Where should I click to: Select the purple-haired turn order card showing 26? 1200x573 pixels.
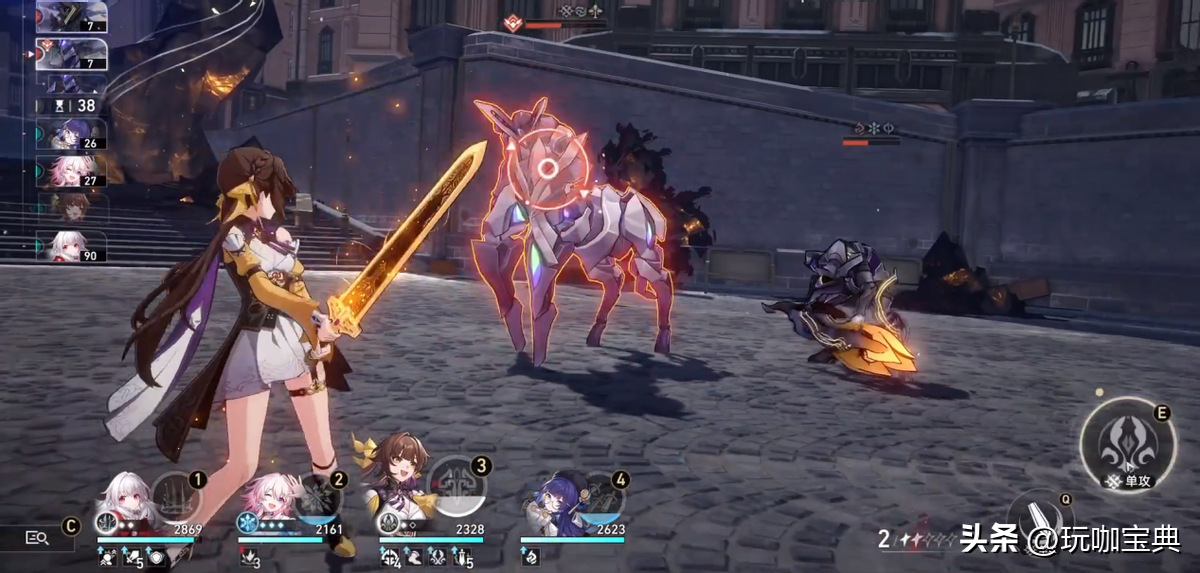click(71, 135)
